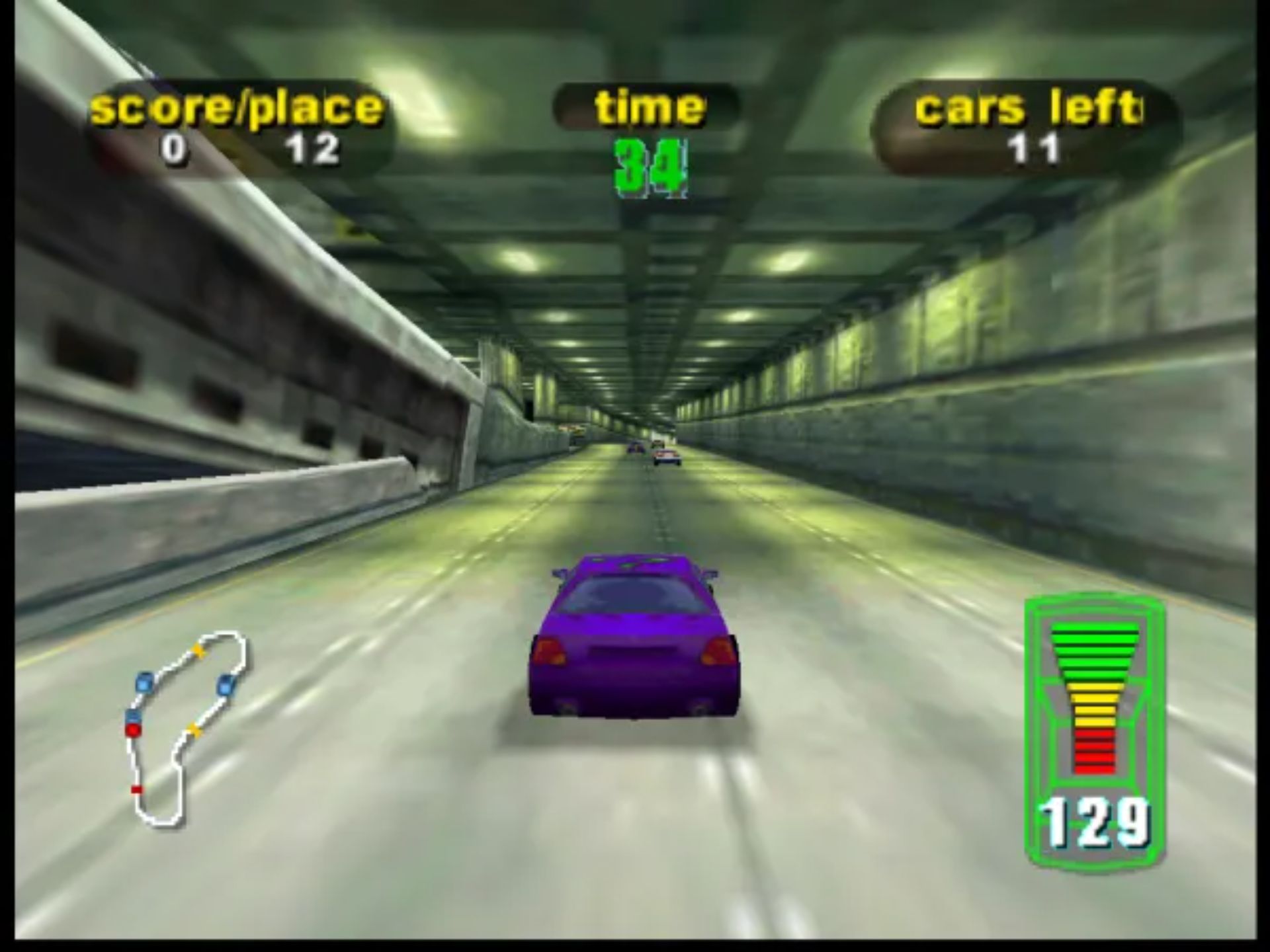Viewport: 1270px width, 952px height.
Task: Select the round red marker on the minimap
Action: click(x=133, y=730)
